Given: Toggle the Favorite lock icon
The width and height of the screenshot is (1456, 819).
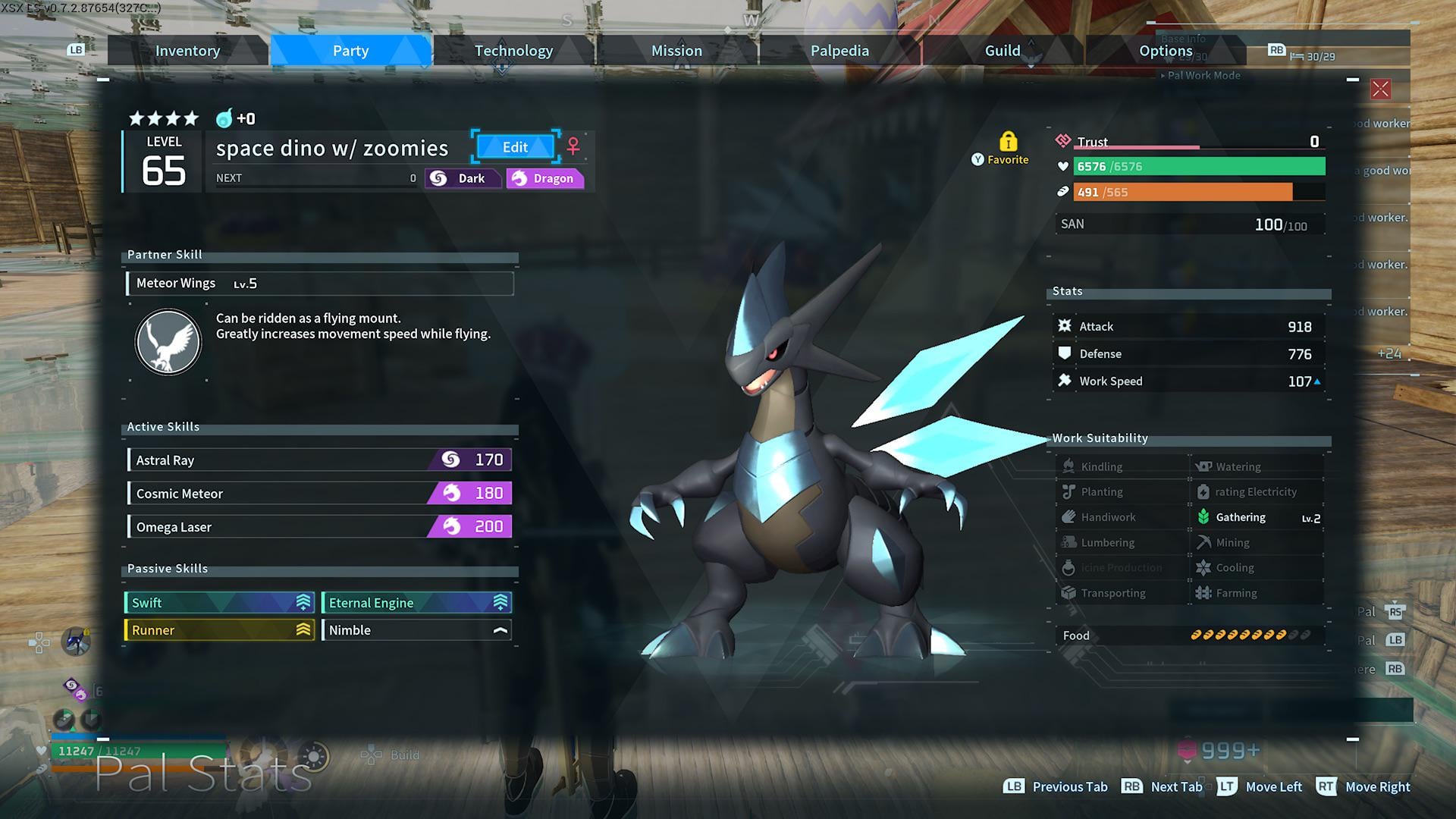Looking at the screenshot, I should 1008,142.
